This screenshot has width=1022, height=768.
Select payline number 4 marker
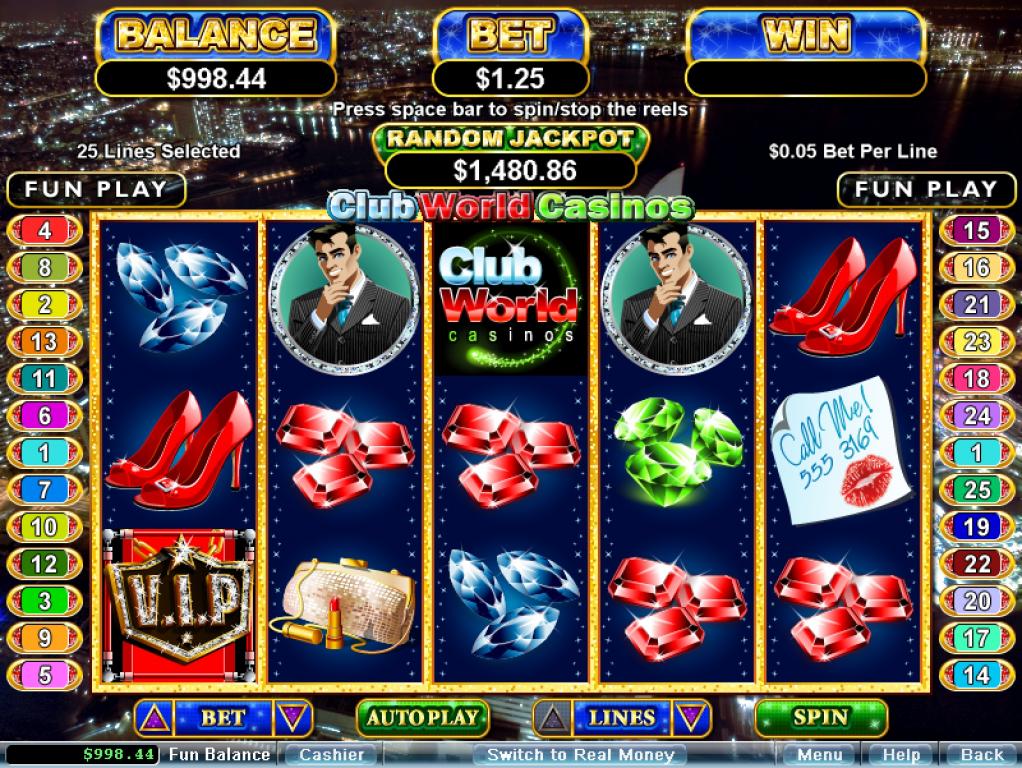45,231
